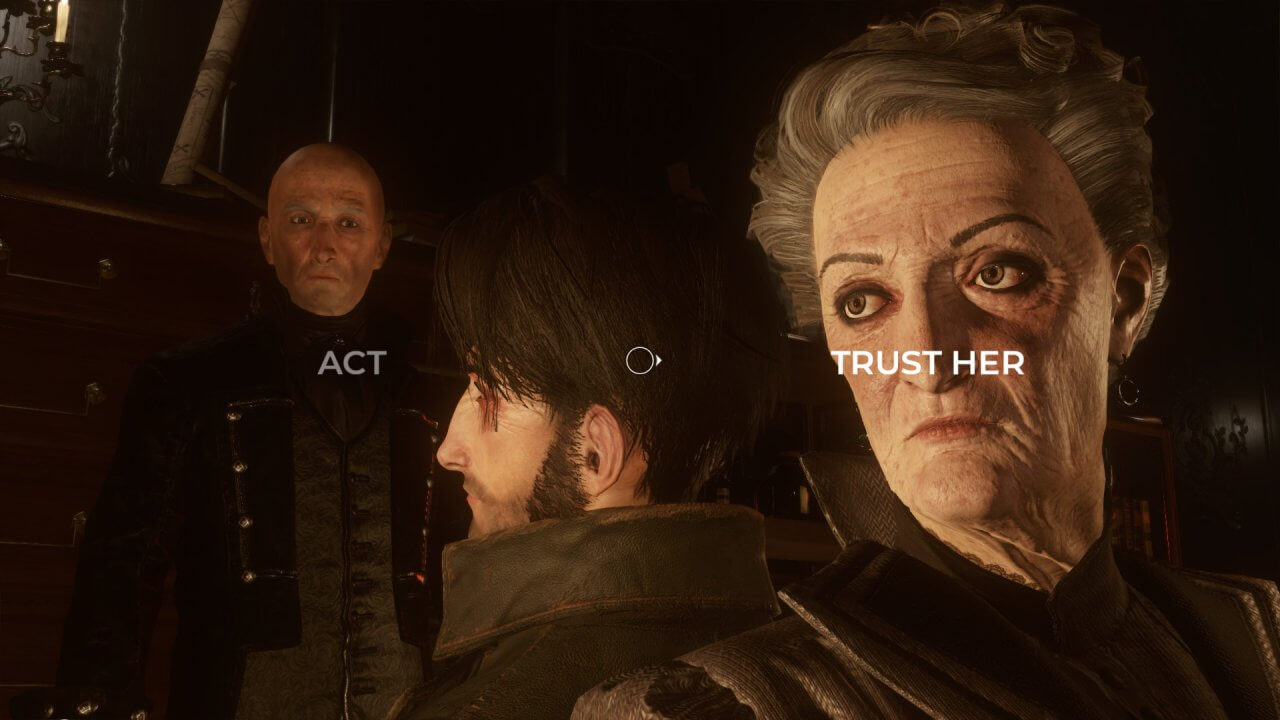Image resolution: width=1280 pixels, height=720 pixels.
Task: Click the circular timer indicator
Action: pyautogui.click(x=641, y=362)
